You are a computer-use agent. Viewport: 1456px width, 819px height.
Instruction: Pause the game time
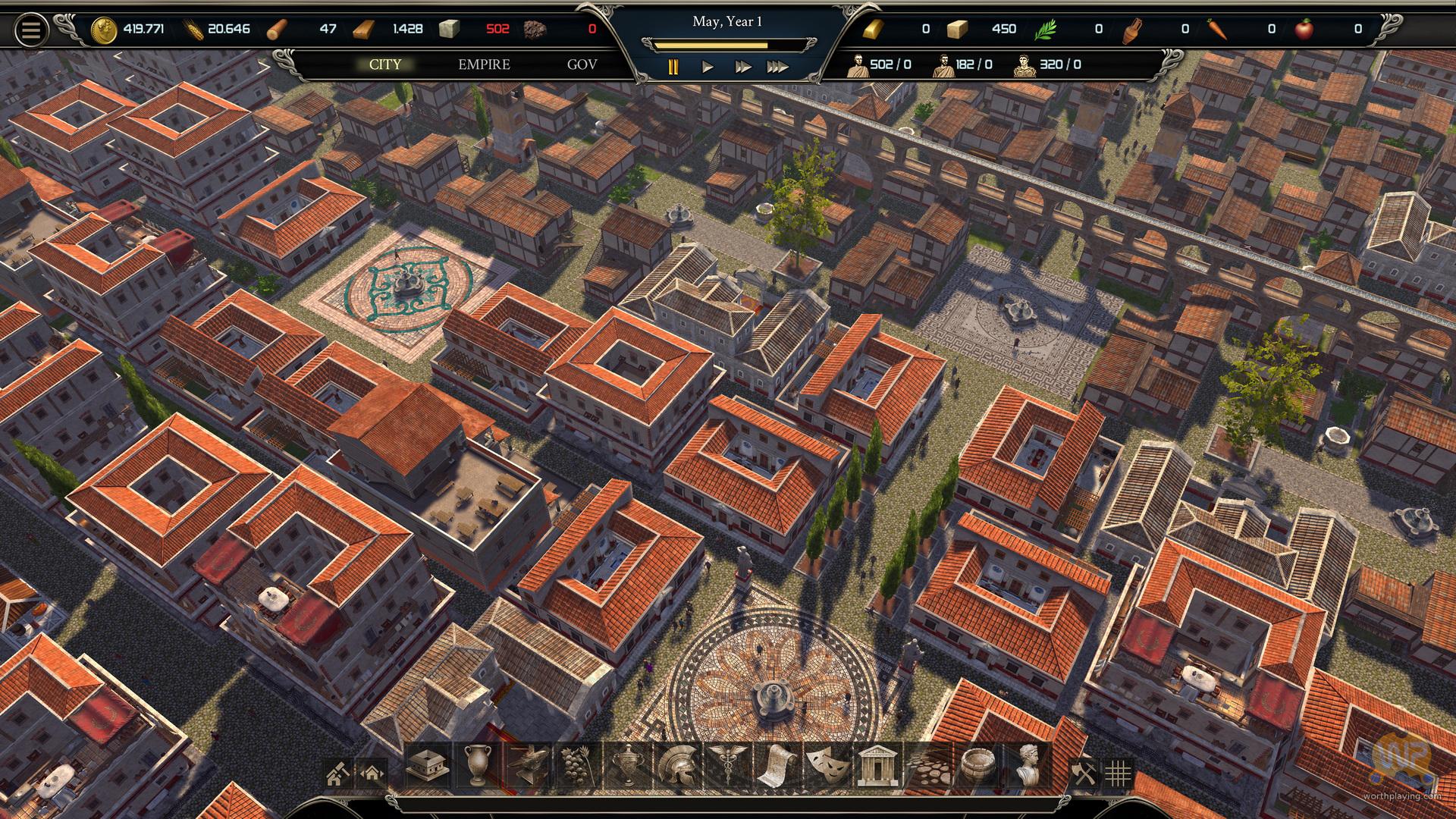point(673,67)
